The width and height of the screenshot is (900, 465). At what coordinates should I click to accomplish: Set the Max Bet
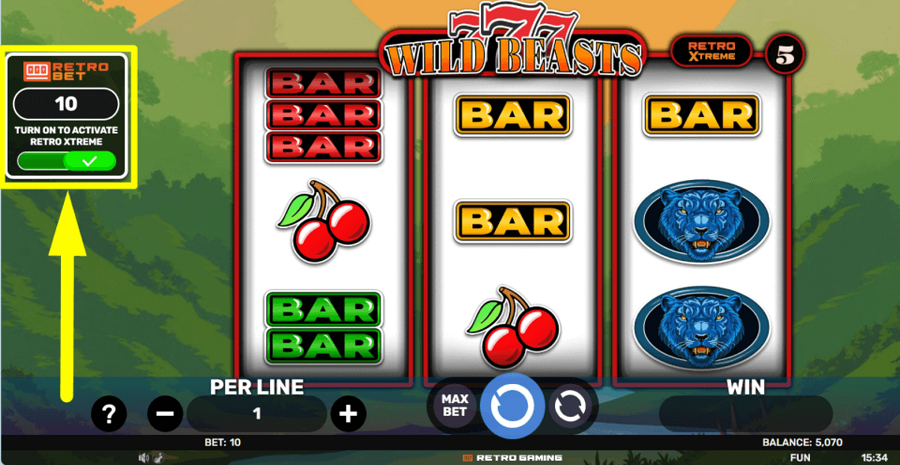coord(454,405)
